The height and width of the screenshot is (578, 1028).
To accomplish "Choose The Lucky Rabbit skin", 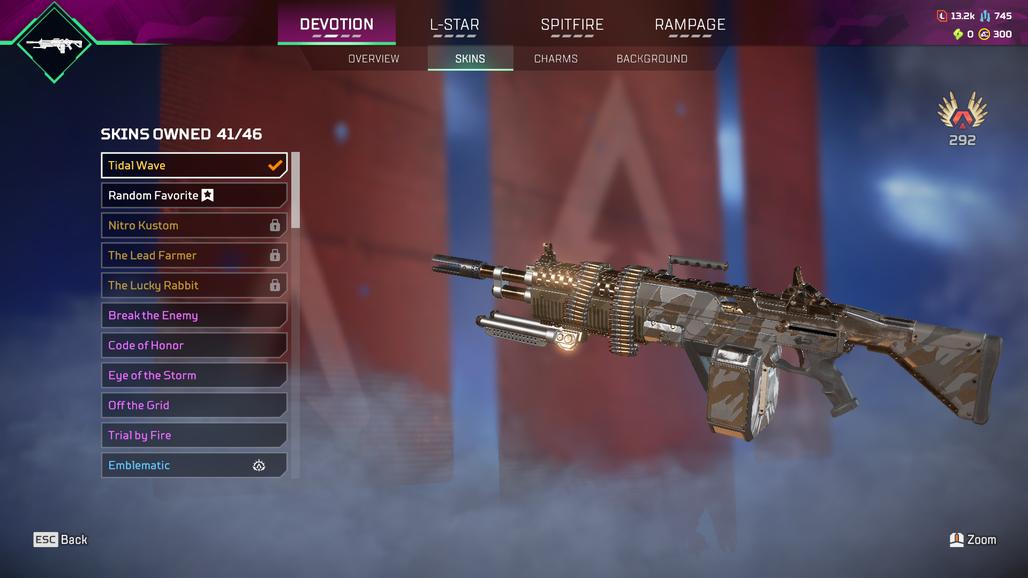I will tap(194, 285).
